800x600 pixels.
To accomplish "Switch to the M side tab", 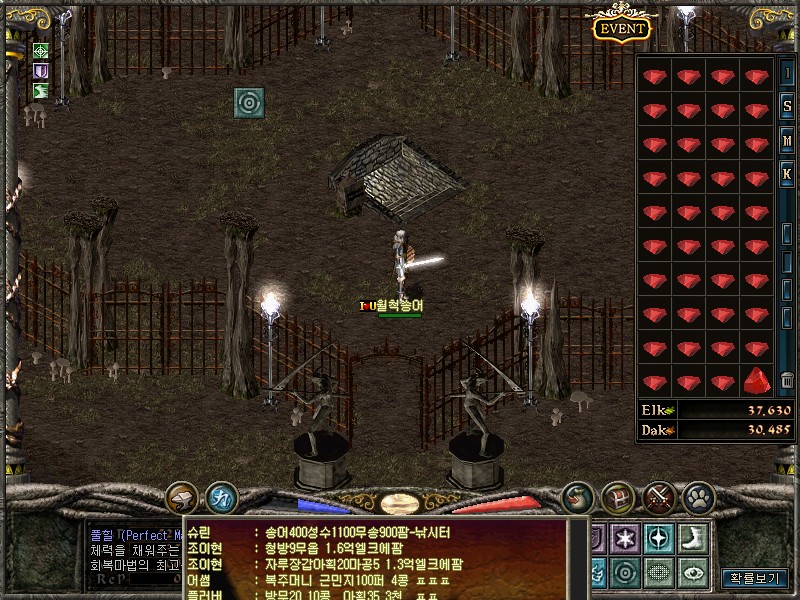I will [787, 141].
